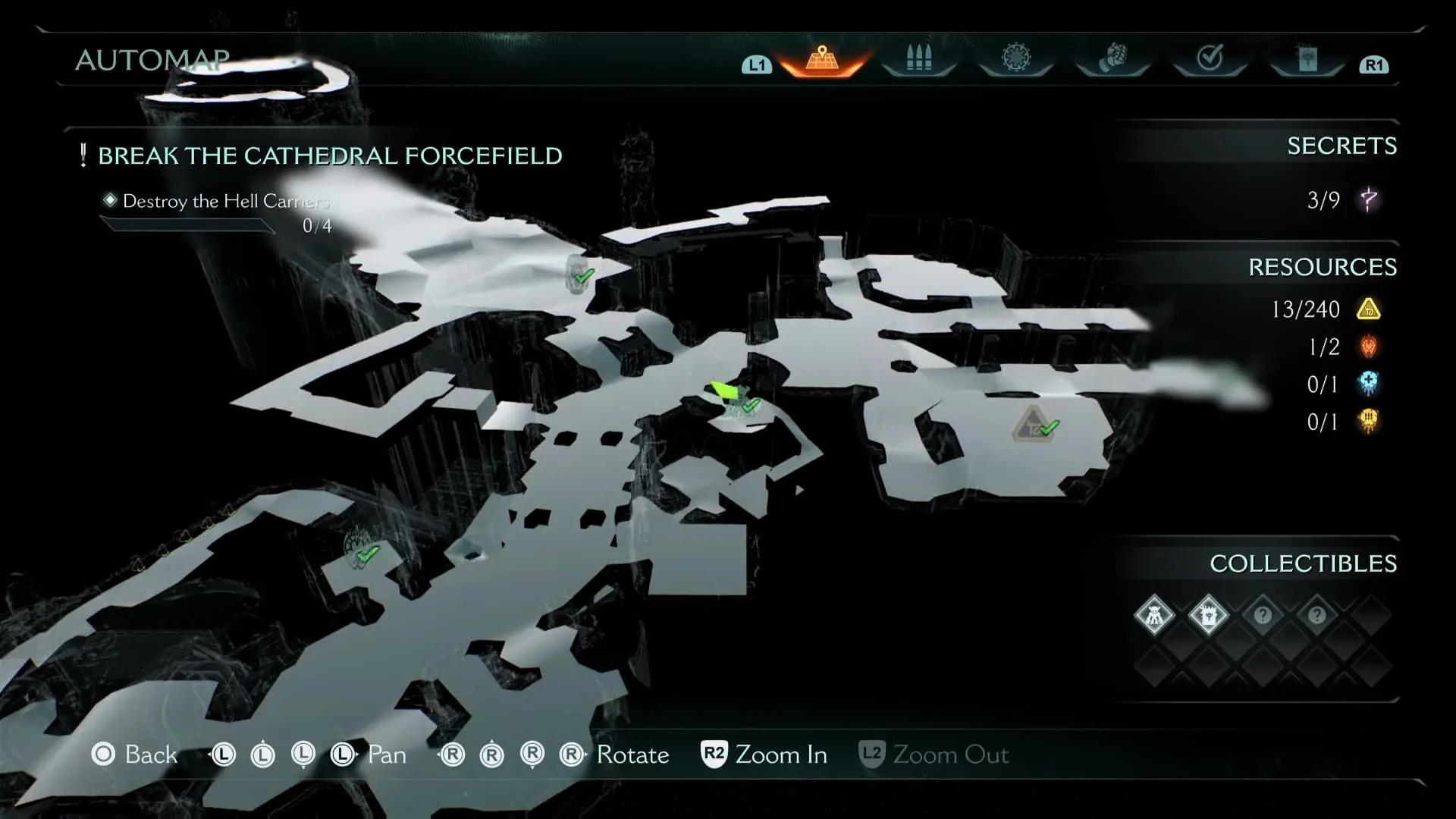Image resolution: width=1456 pixels, height=819 pixels.
Task: Select the Automap tab
Action: [822, 59]
